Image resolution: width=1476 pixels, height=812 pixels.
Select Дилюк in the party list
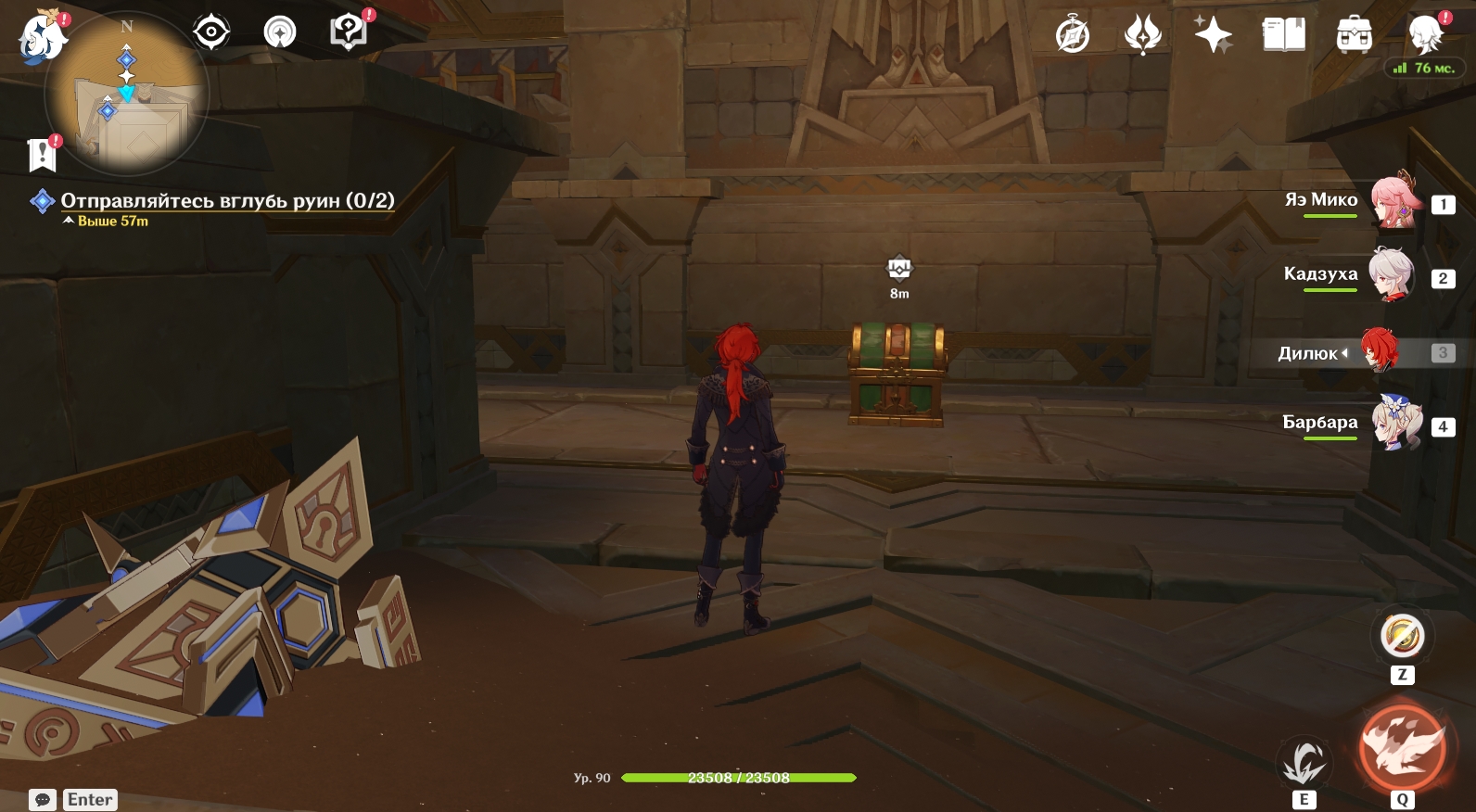pos(1380,351)
